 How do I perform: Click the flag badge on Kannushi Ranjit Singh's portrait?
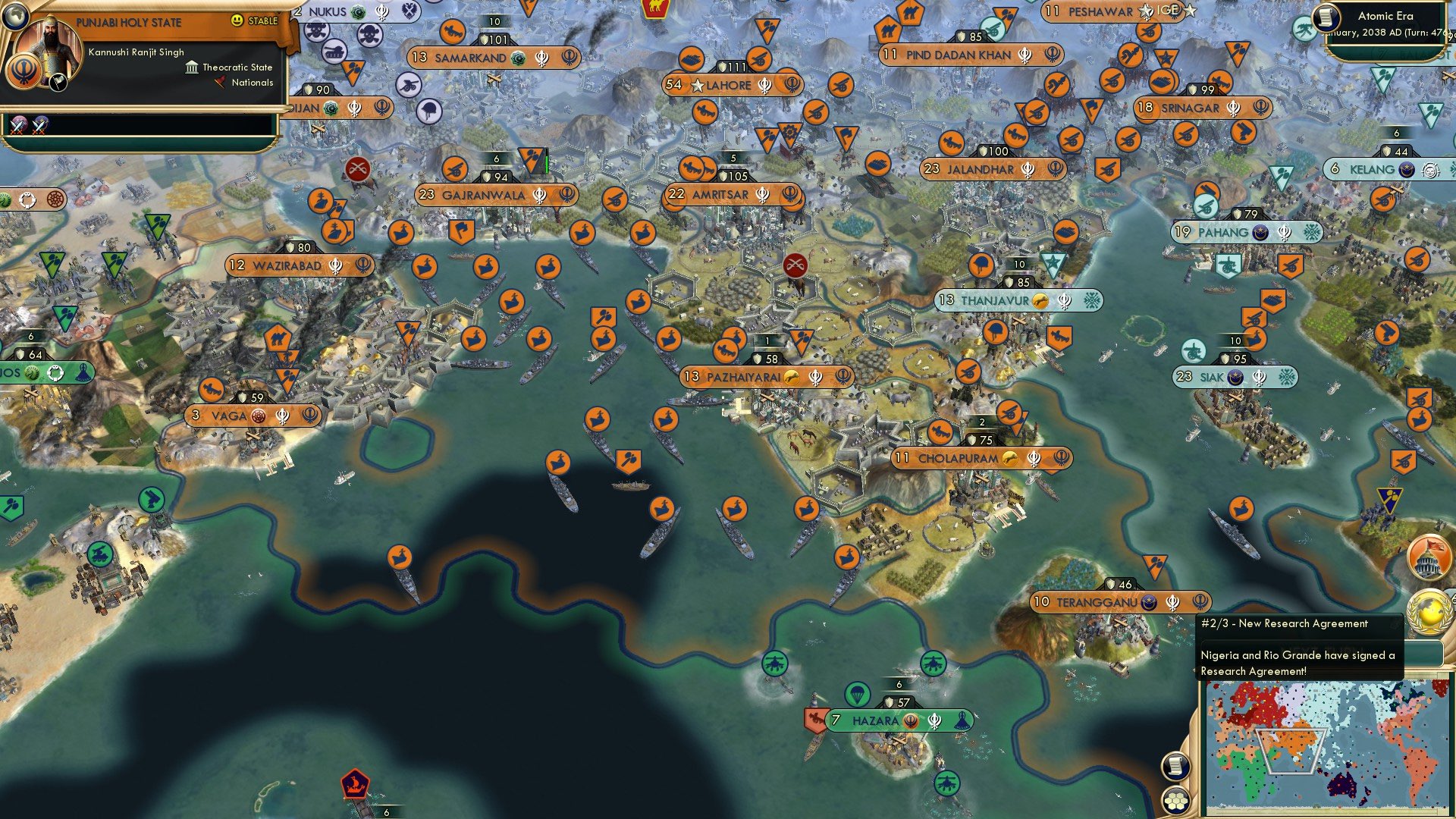pyautogui.click(x=57, y=82)
